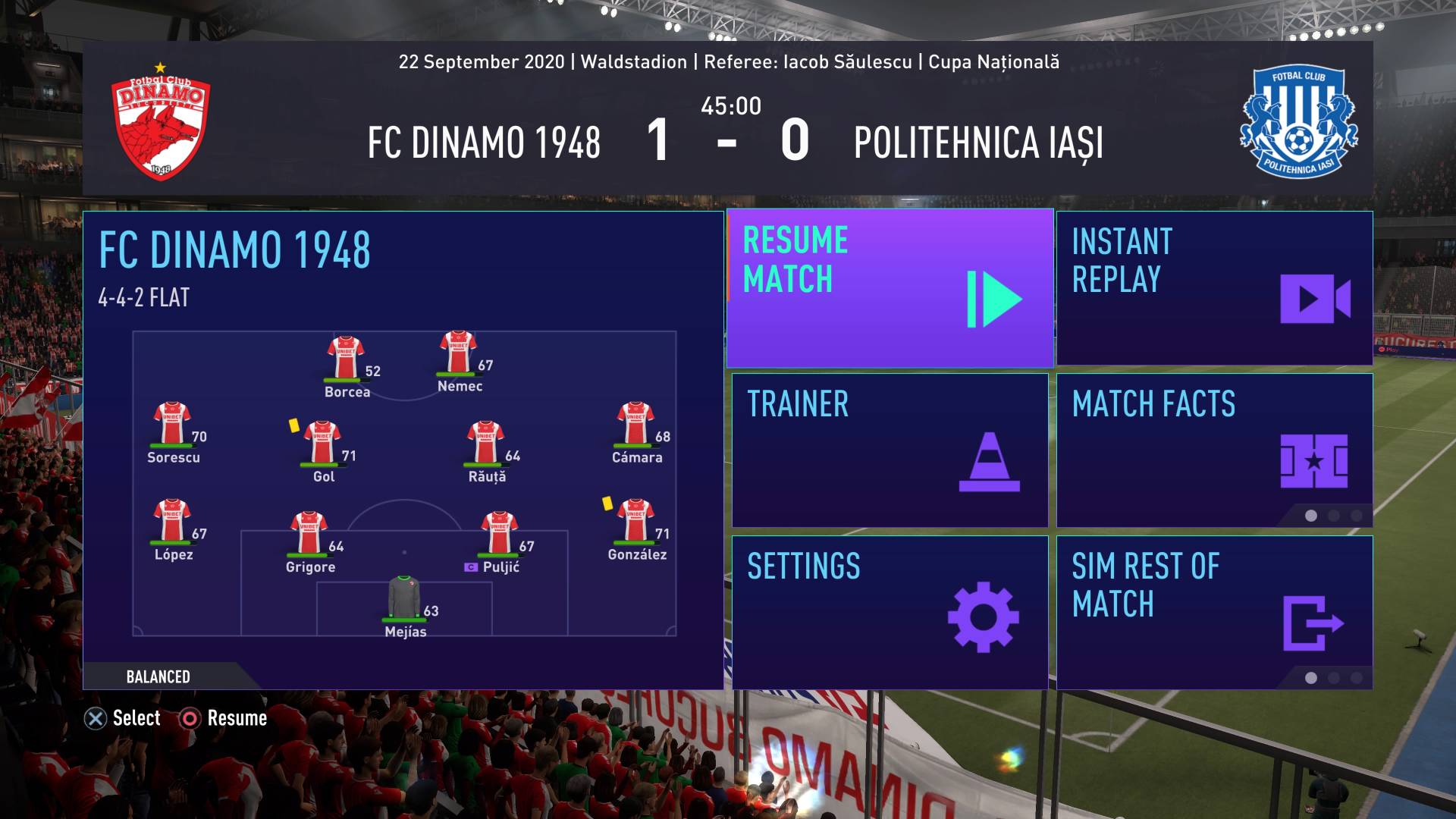Choose Sim Rest of Match
This screenshot has width=1456, height=819.
coord(1214,613)
